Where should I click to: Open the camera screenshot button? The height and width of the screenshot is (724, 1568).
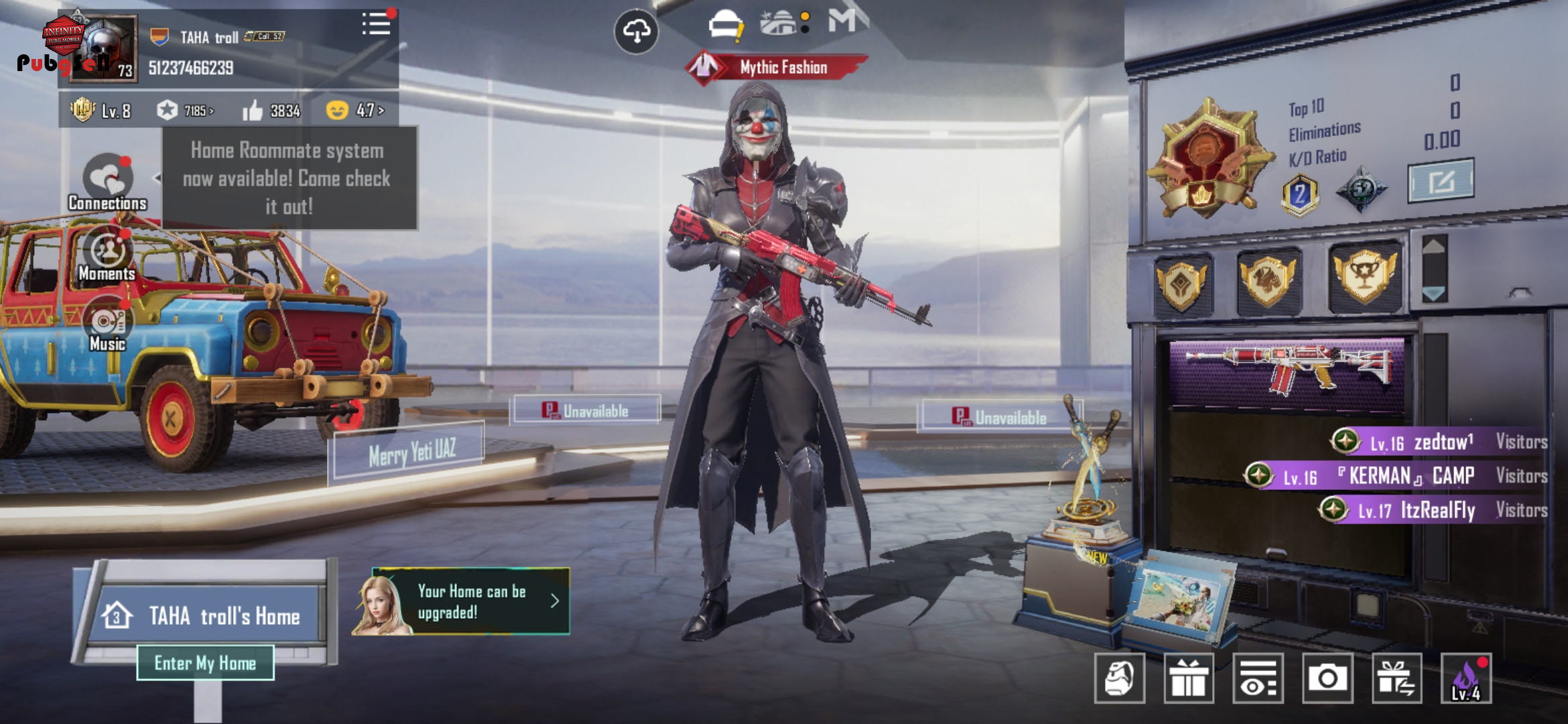pyautogui.click(x=1327, y=678)
